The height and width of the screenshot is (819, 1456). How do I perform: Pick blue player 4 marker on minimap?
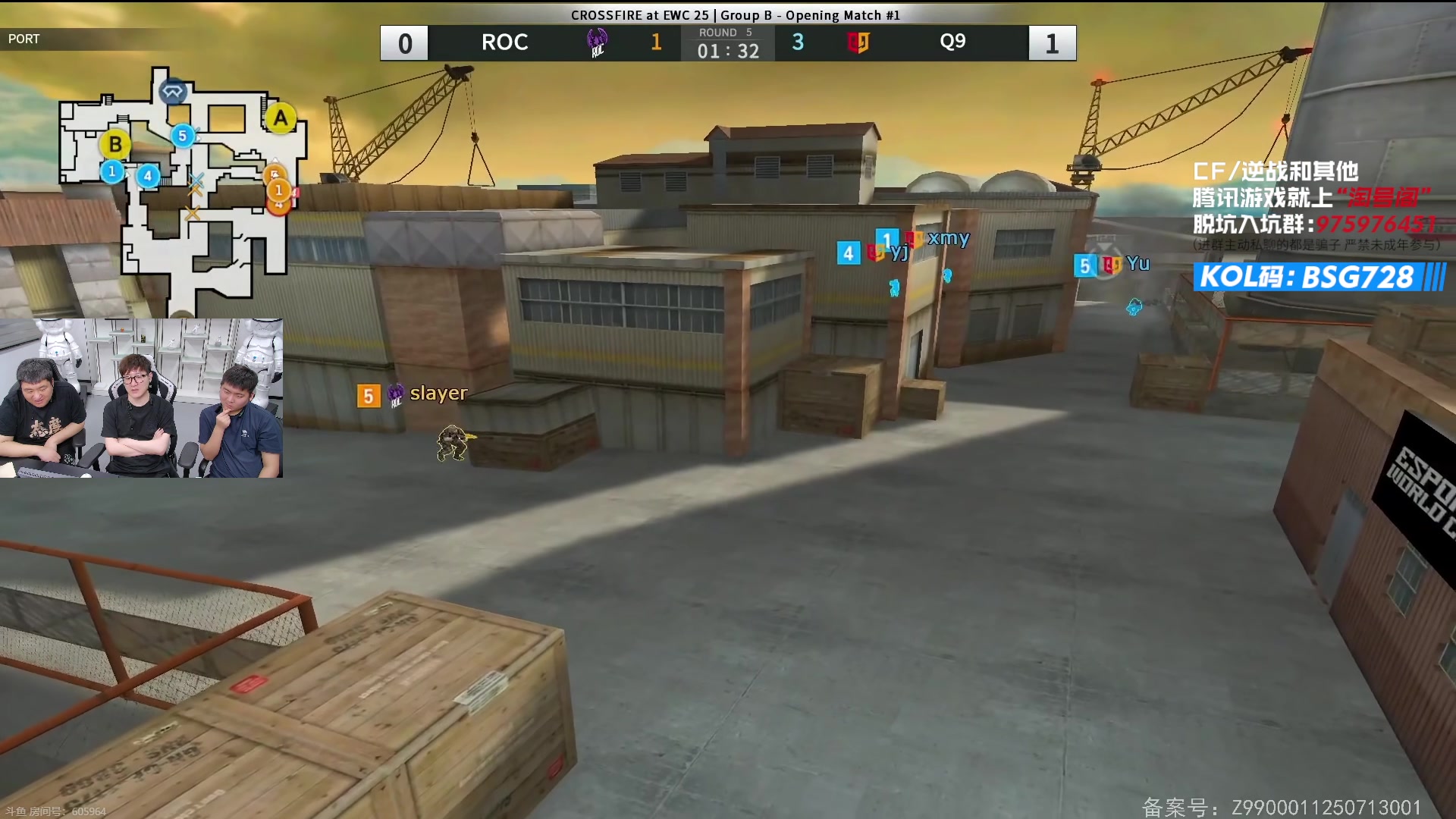(148, 177)
